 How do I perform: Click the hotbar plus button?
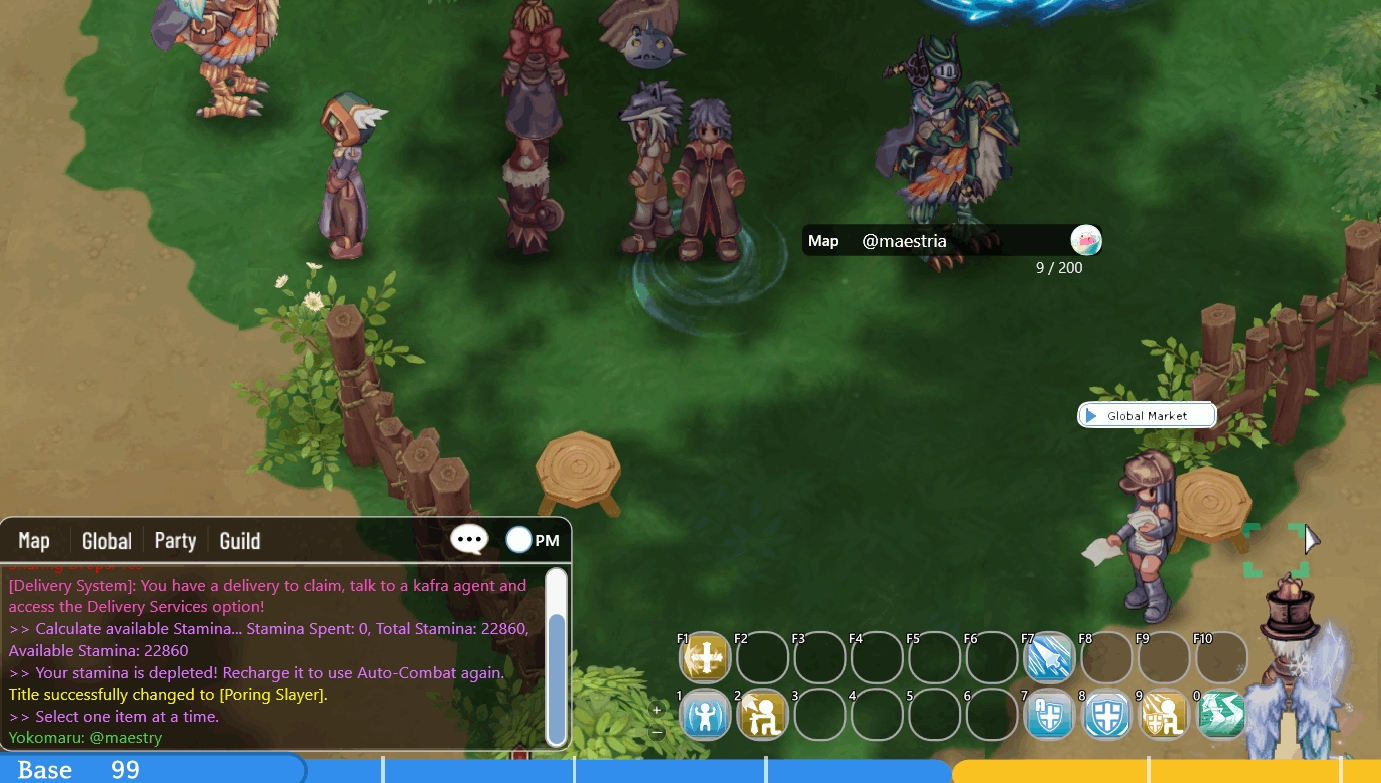657,709
